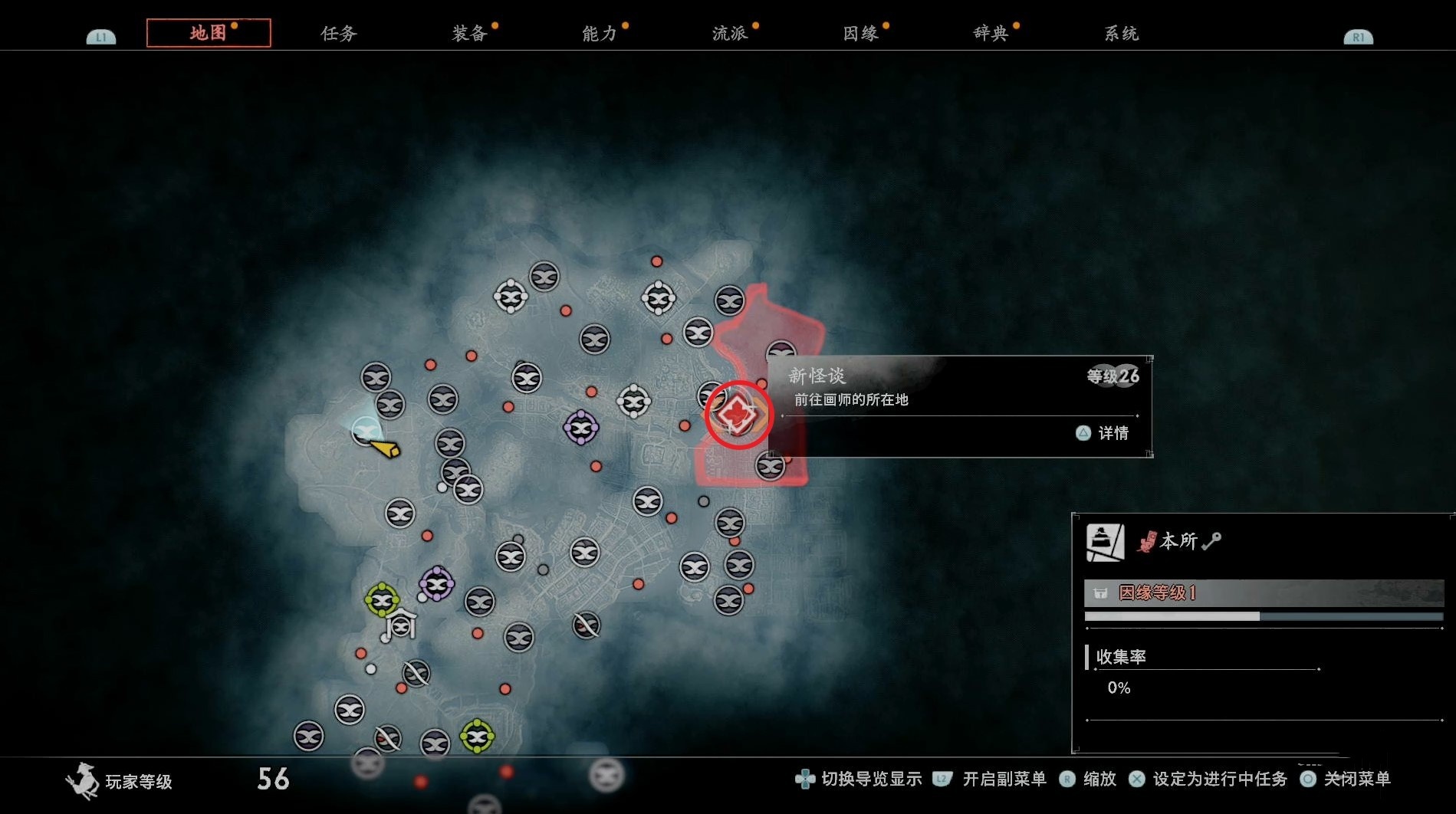Toggle 切换导览显示 option
Viewport: 1456px width, 814px height.
[x=871, y=780]
